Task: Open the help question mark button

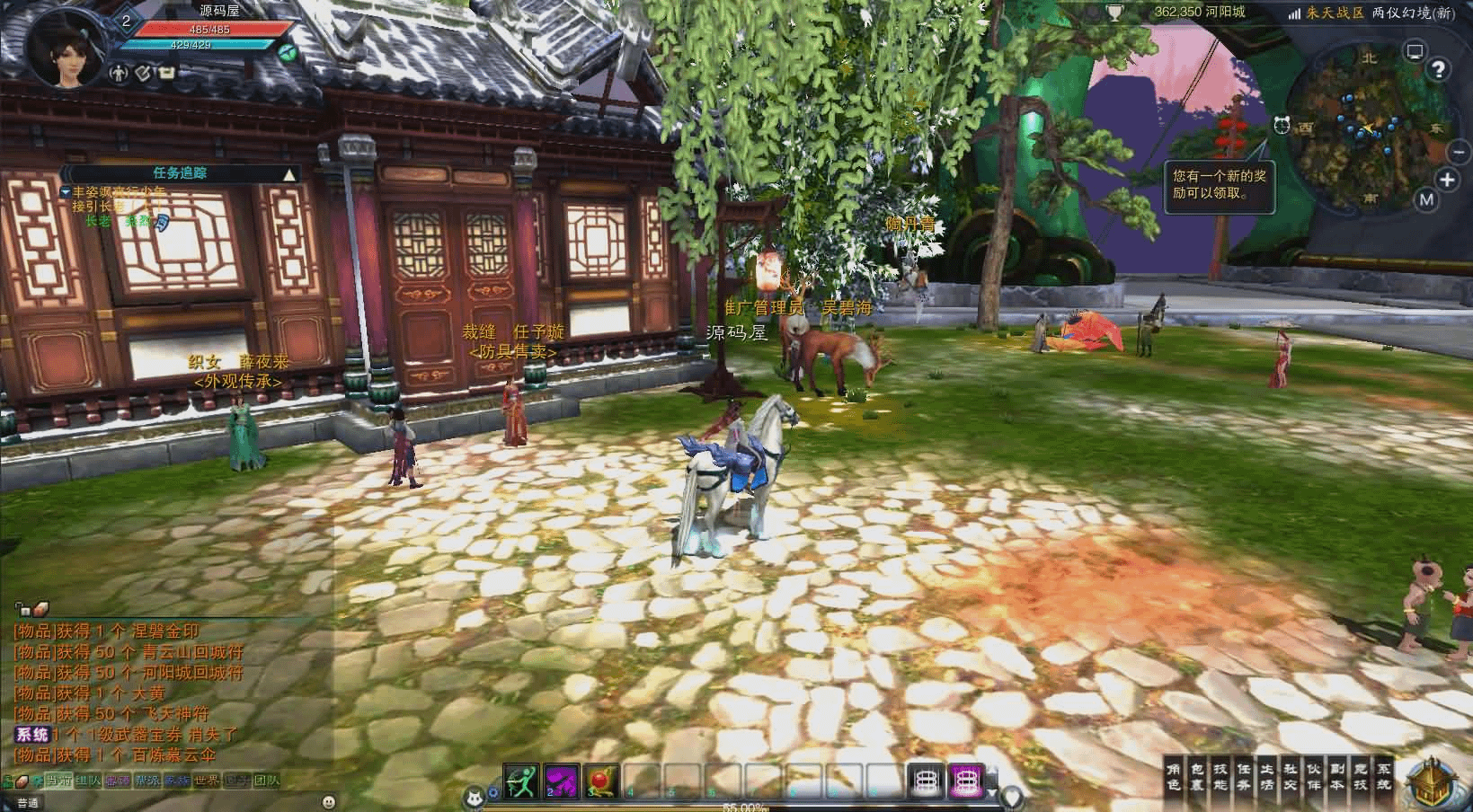Action: tap(1439, 69)
